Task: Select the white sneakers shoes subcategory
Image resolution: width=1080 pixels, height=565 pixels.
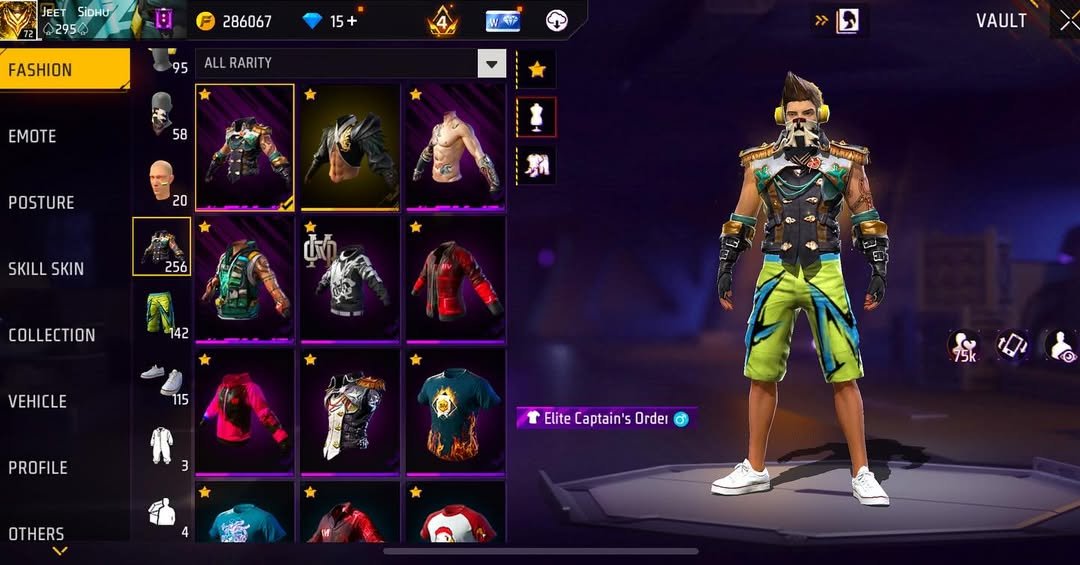Action: point(161,379)
